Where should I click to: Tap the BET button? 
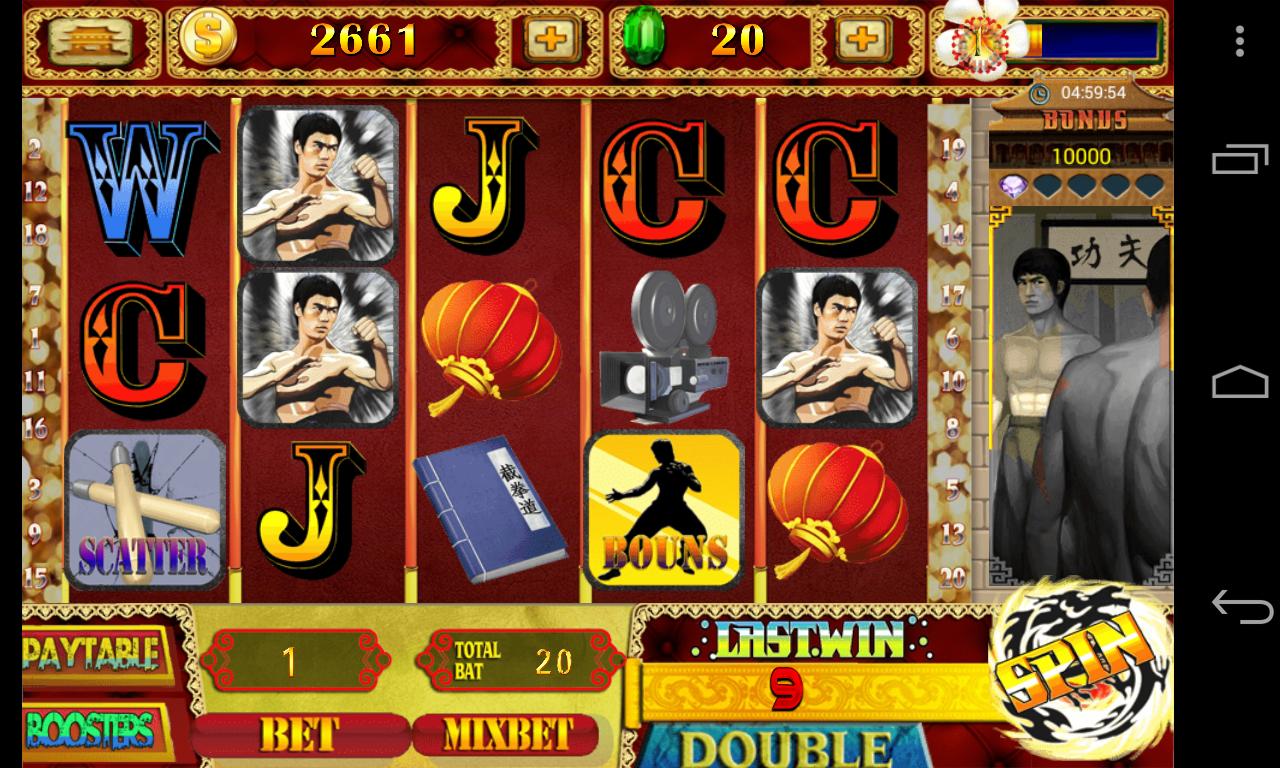point(300,736)
